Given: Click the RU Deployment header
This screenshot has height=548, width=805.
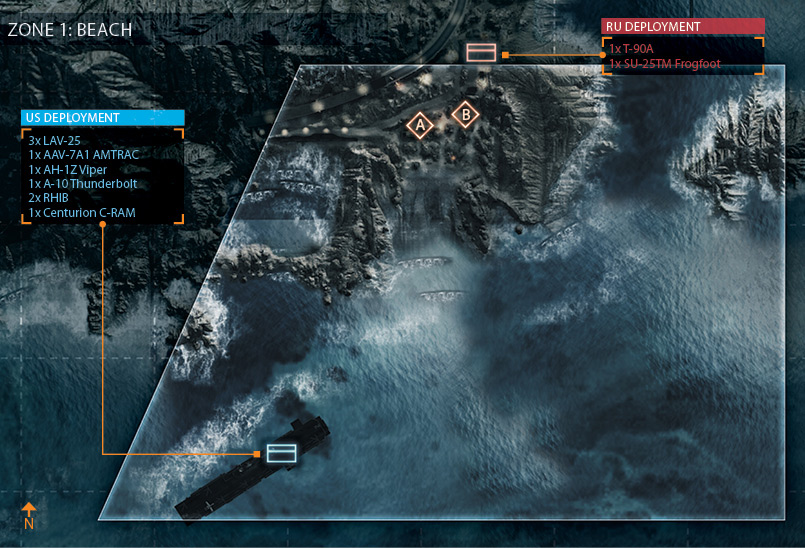Looking at the screenshot, I should point(682,27).
